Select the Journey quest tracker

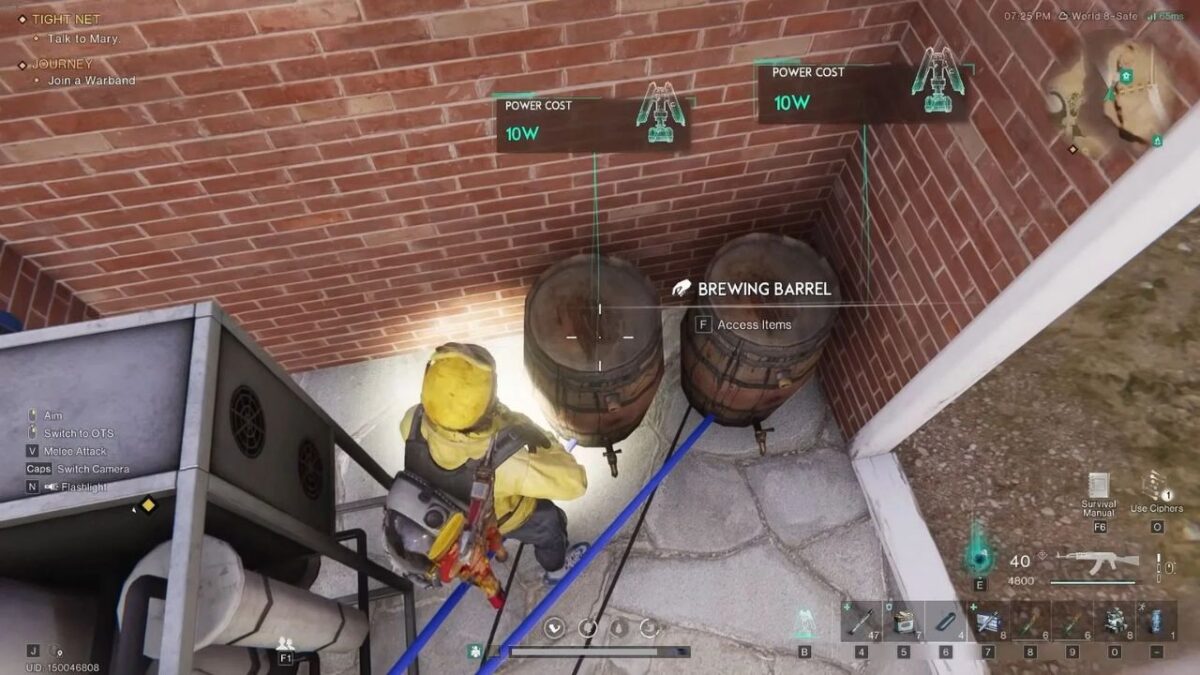[x=62, y=63]
